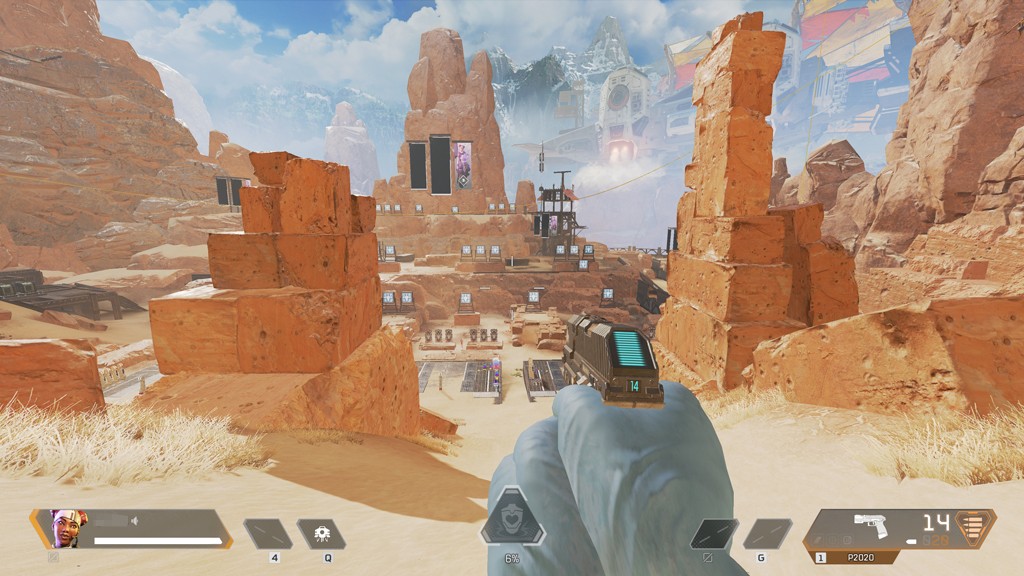Activate the D.O.C. heal drone tactical ability

pos(321,534)
